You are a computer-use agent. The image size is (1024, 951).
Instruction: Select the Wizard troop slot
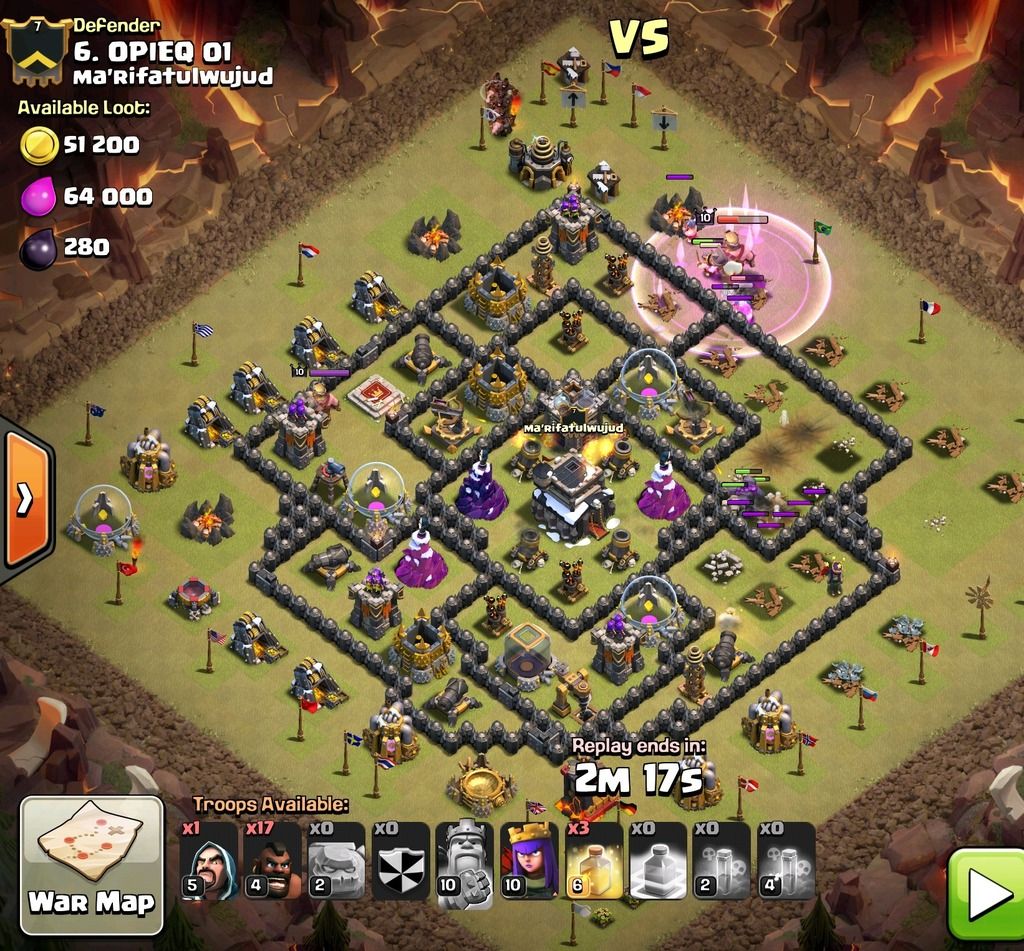click(209, 861)
